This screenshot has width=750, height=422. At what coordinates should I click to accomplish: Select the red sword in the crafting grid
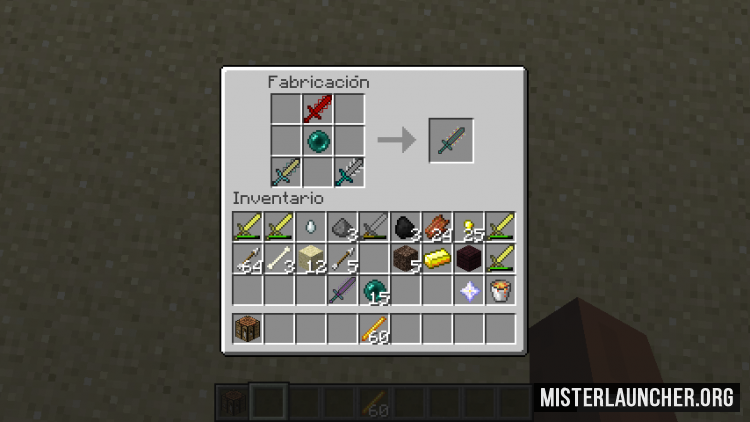point(318,109)
